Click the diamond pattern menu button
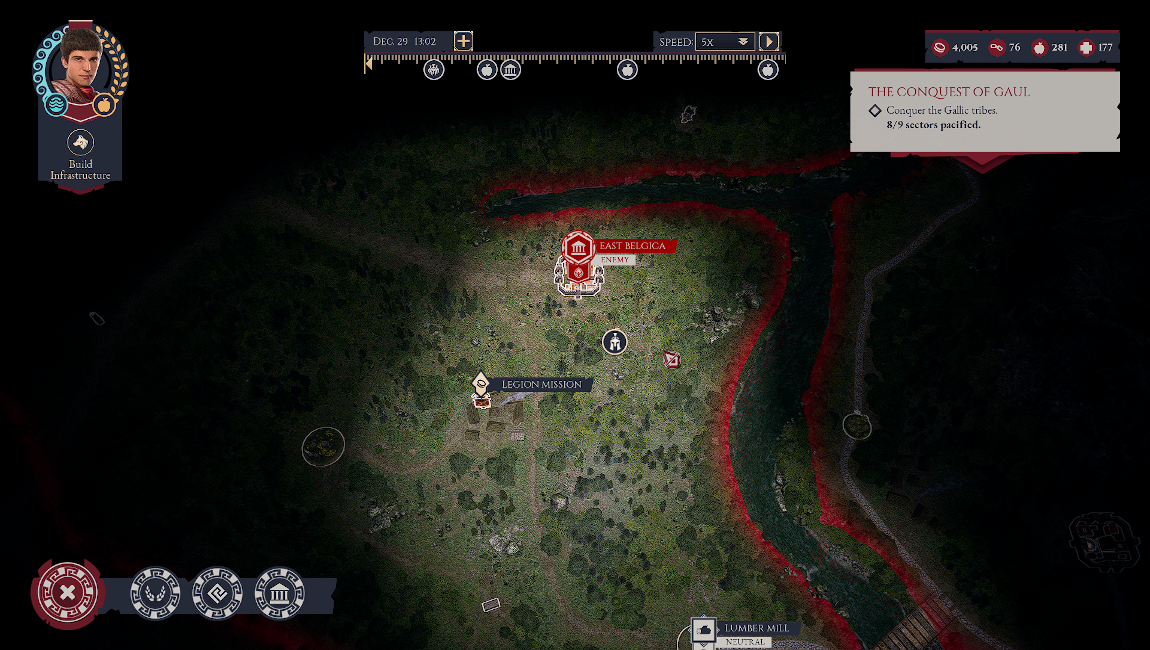The width and height of the screenshot is (1150, 650). point(218,593)
